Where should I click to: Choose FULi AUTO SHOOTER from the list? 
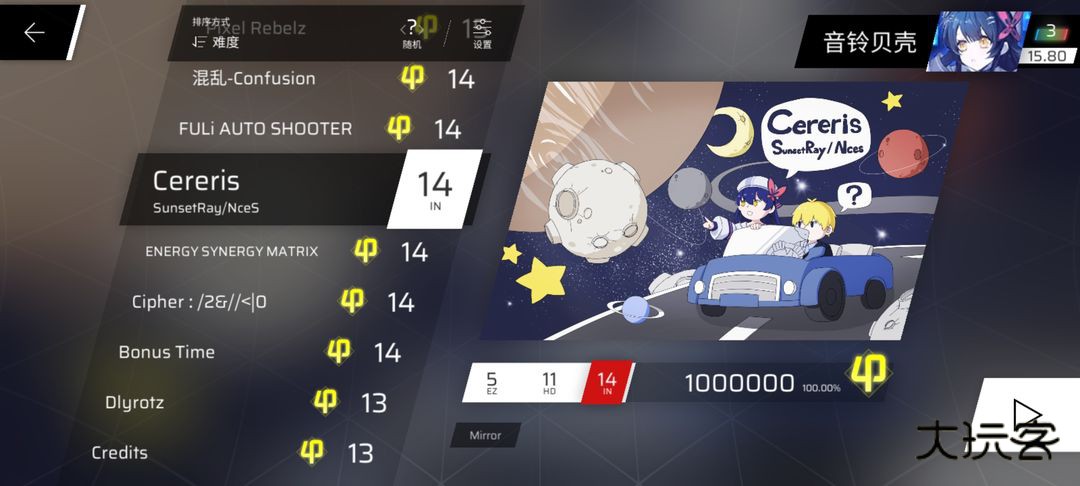[265, 128]
